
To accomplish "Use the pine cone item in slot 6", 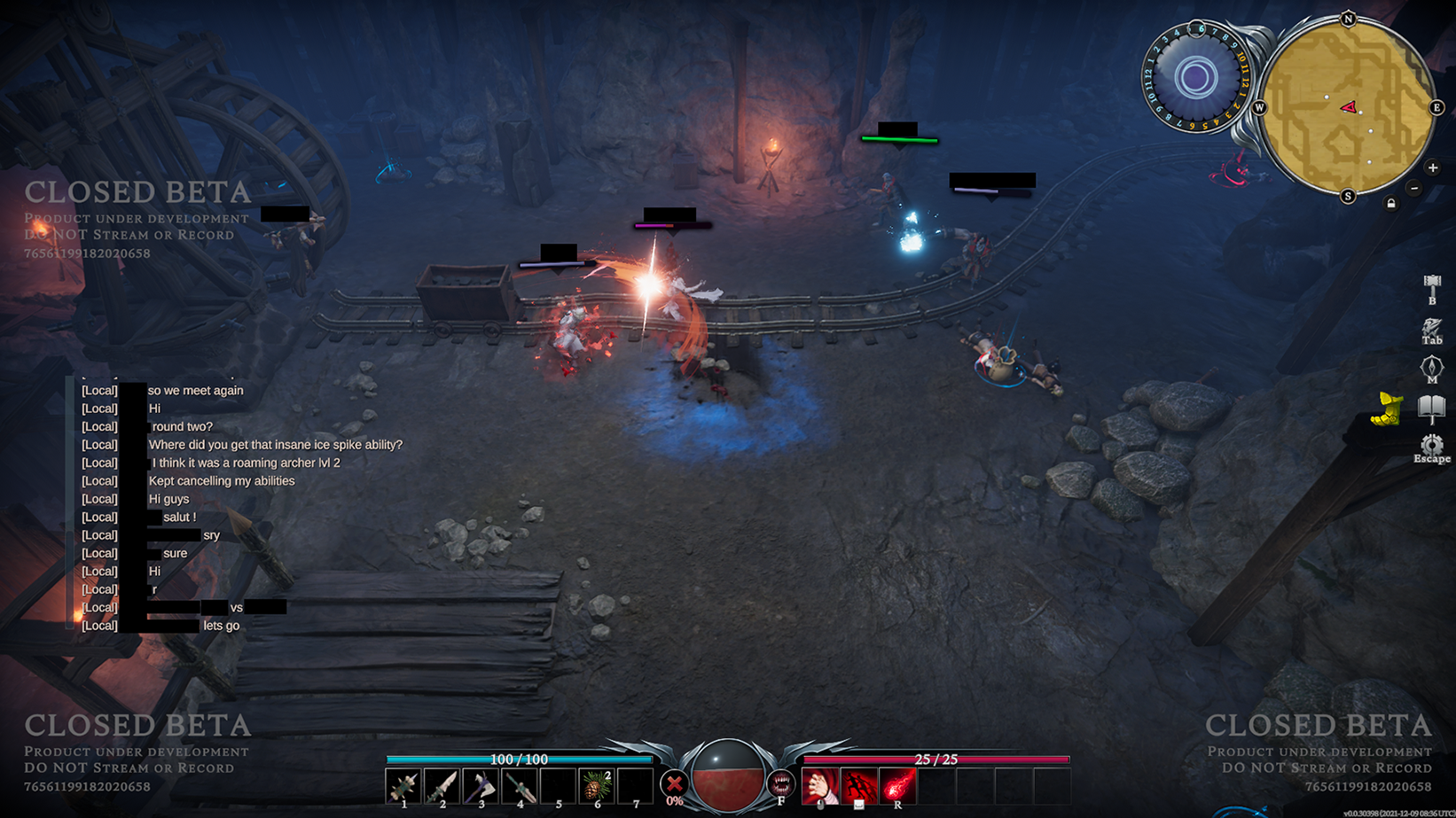I will [596, 786].
